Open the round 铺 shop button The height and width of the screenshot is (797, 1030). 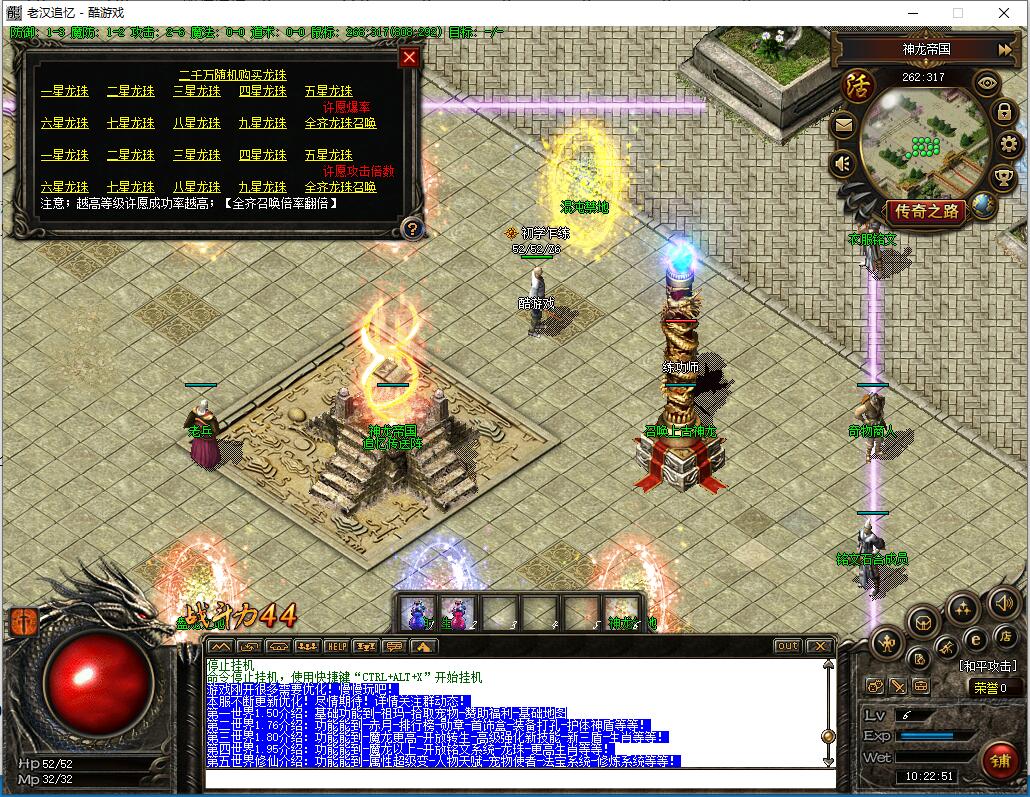(x=999, y=761)
